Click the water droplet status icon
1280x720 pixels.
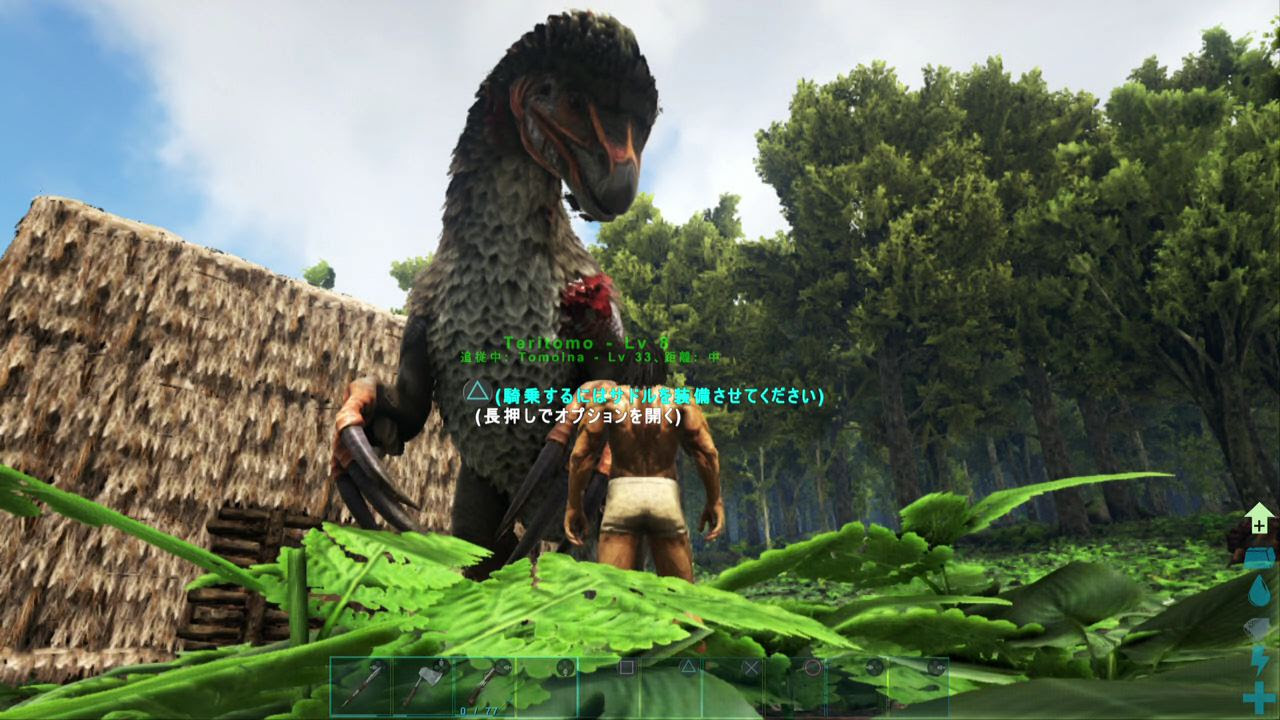pos(1257,592)
